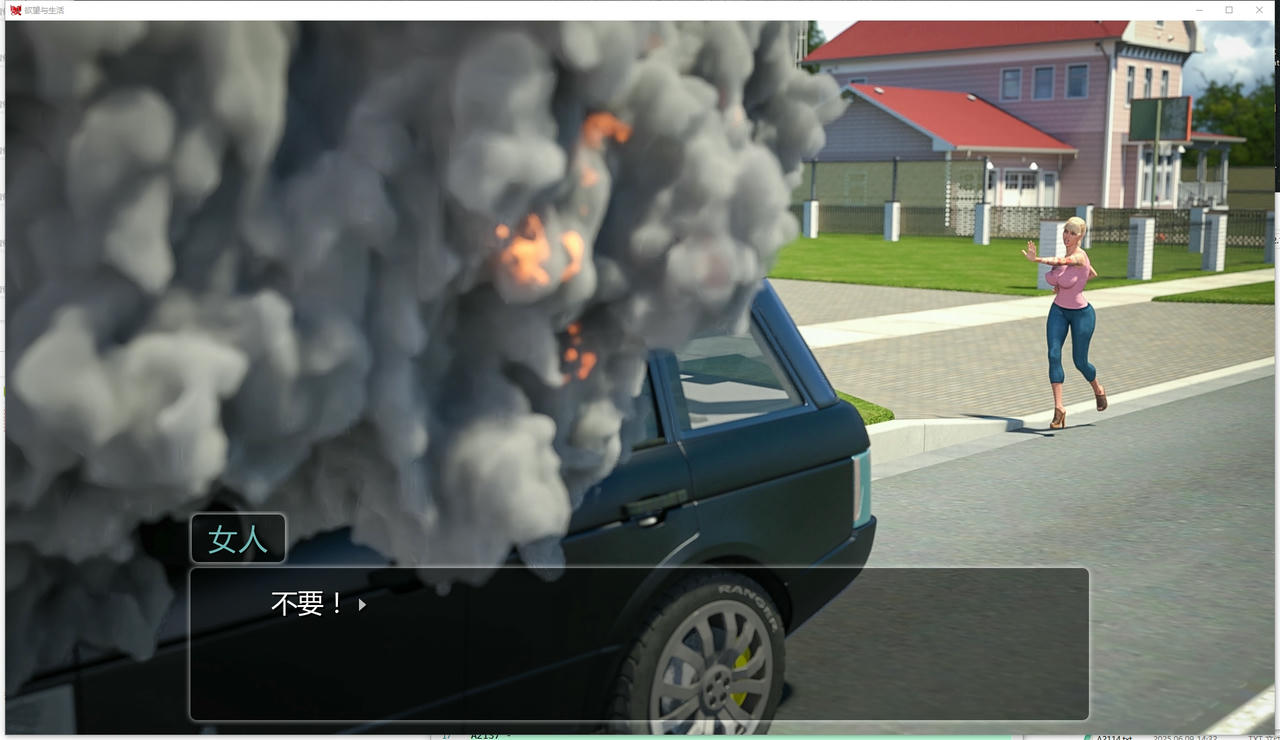Click the dialogue text box to continue
This screenshot has width=1280, height=740.
(x=638, y=644)
